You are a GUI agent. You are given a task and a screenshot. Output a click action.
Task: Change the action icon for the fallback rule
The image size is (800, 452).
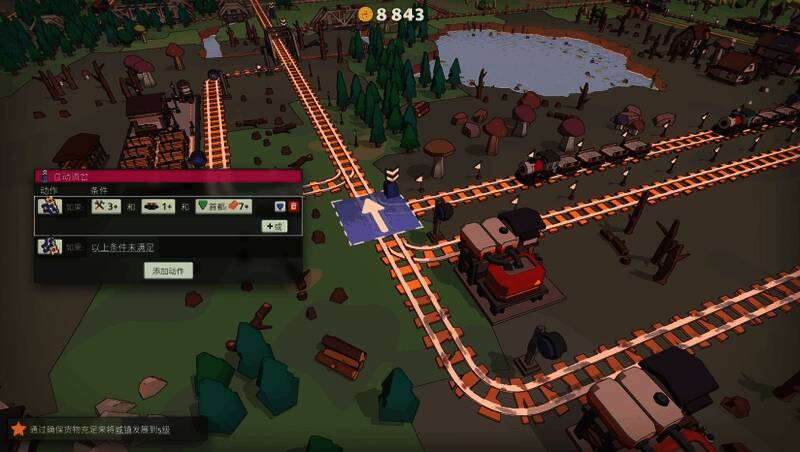tap(49, 246)
